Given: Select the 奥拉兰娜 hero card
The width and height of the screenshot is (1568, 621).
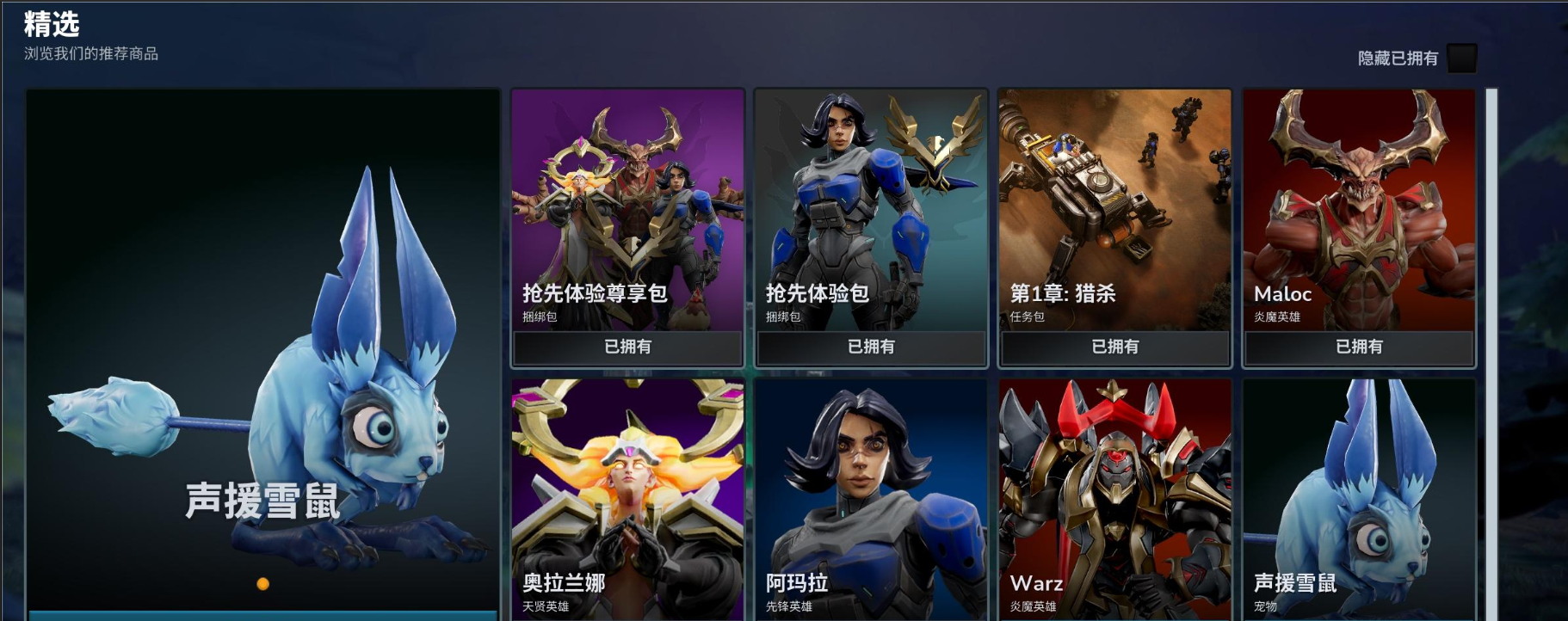Looking at the screenshot, I should pyautogui.click(x=627, y=499).
